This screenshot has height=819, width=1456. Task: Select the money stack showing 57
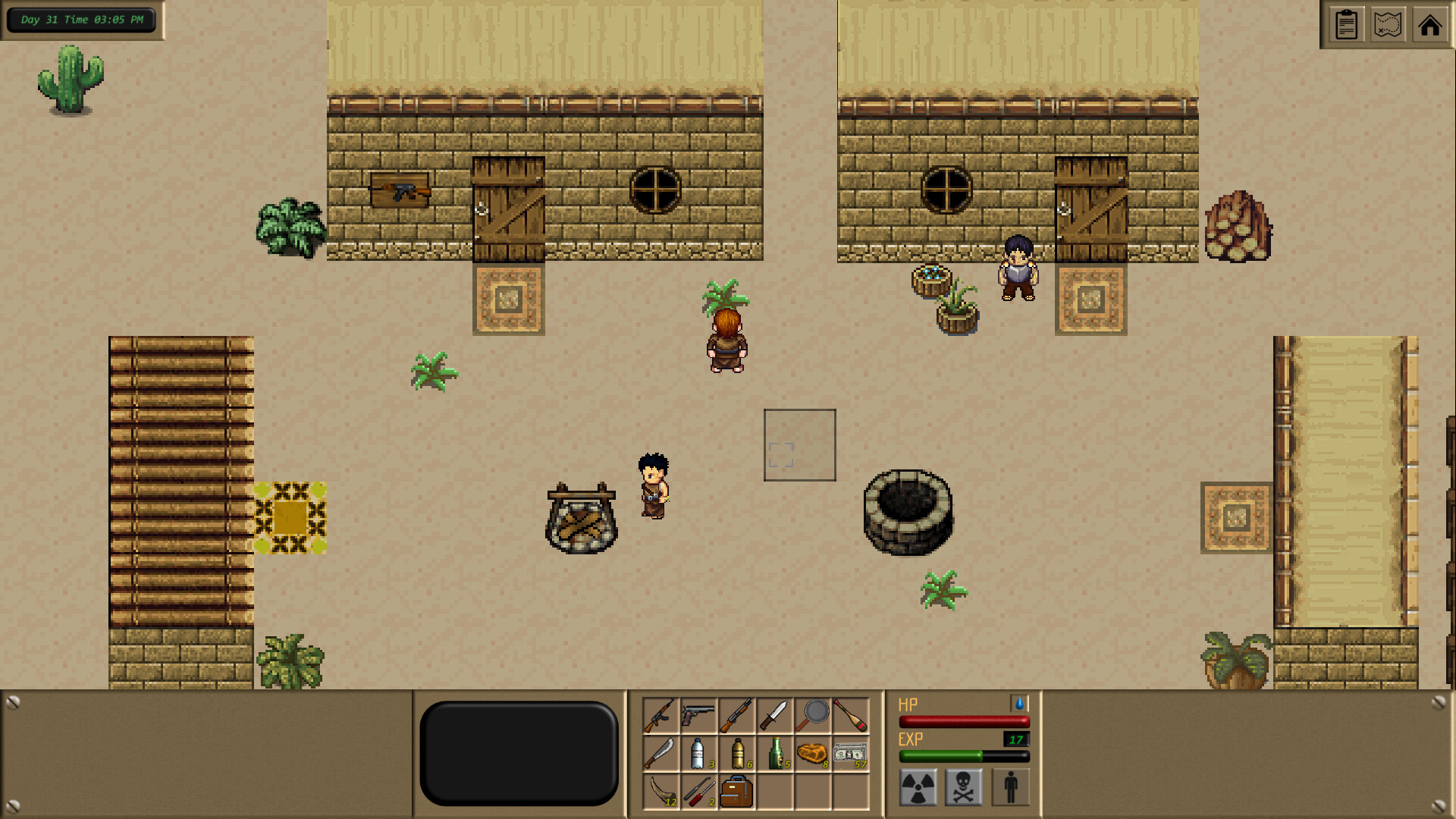tap(849, 752)
